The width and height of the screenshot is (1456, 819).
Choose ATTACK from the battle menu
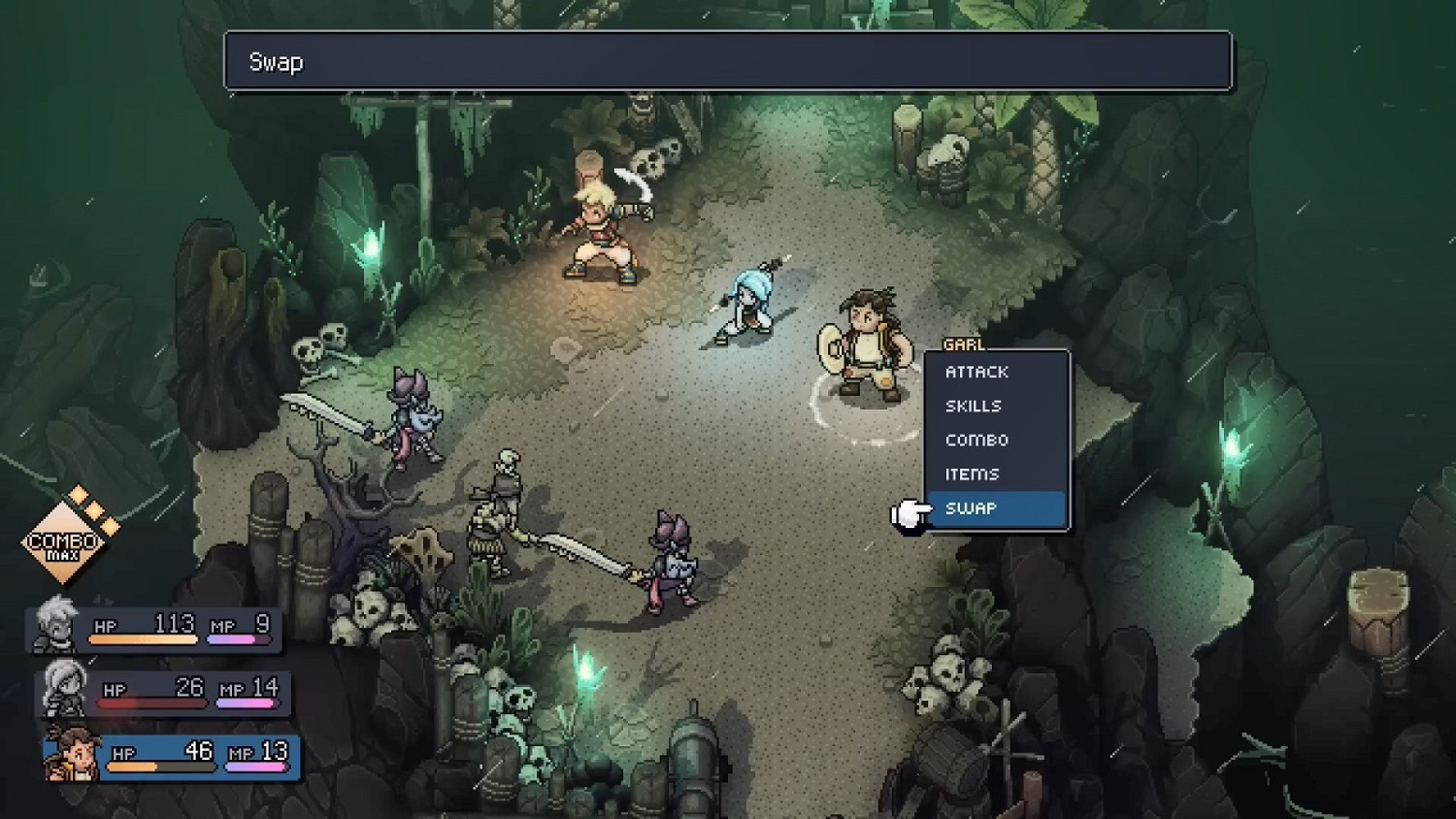coord(976,372)
